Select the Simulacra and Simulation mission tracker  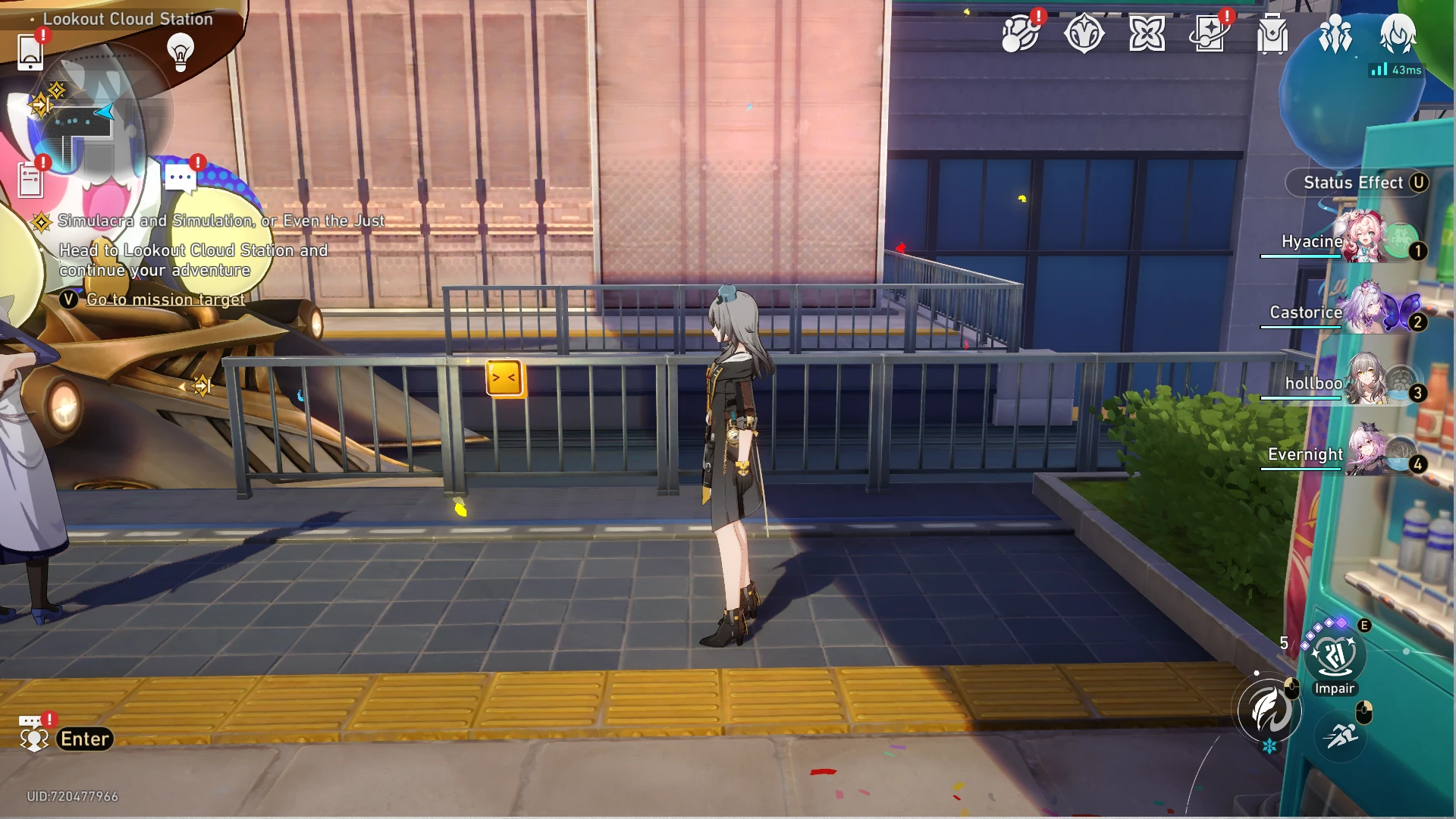point(220,221)
